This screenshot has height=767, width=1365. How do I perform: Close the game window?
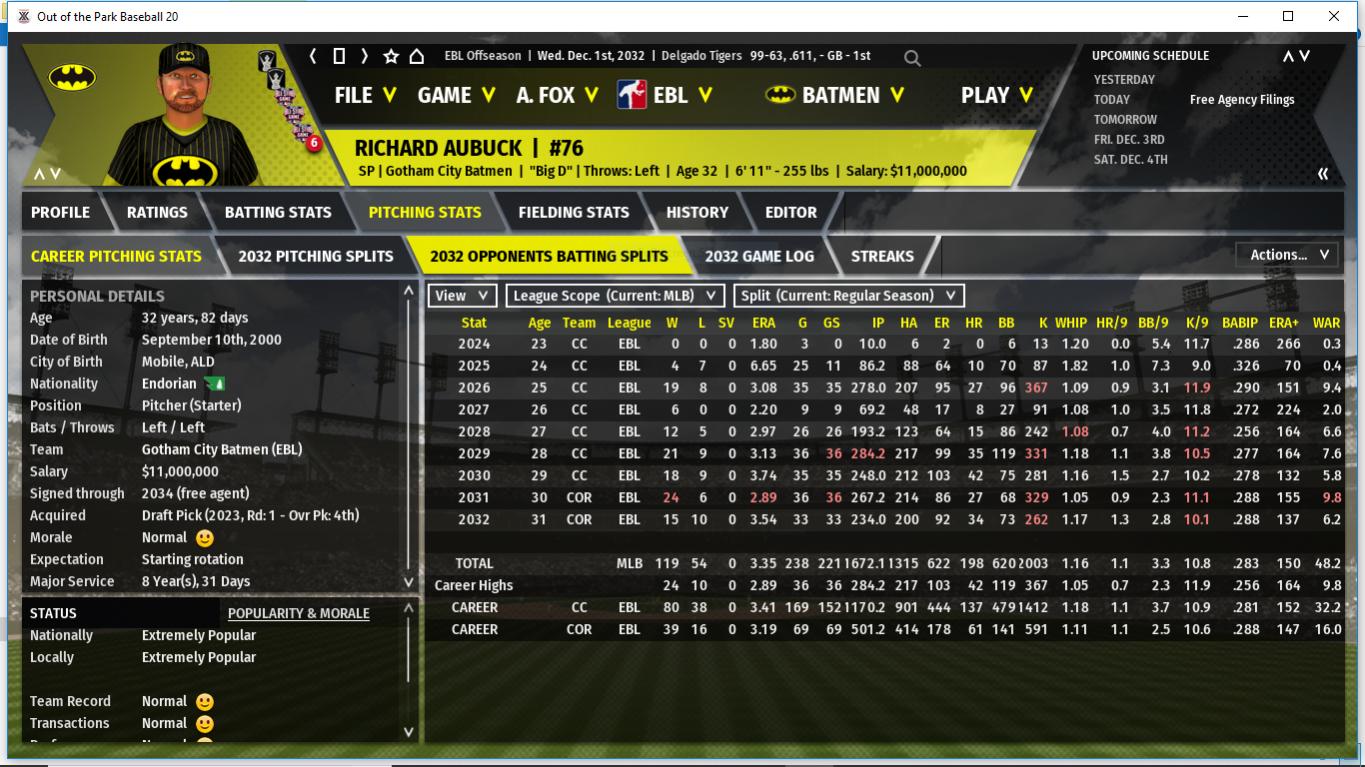1334,16
